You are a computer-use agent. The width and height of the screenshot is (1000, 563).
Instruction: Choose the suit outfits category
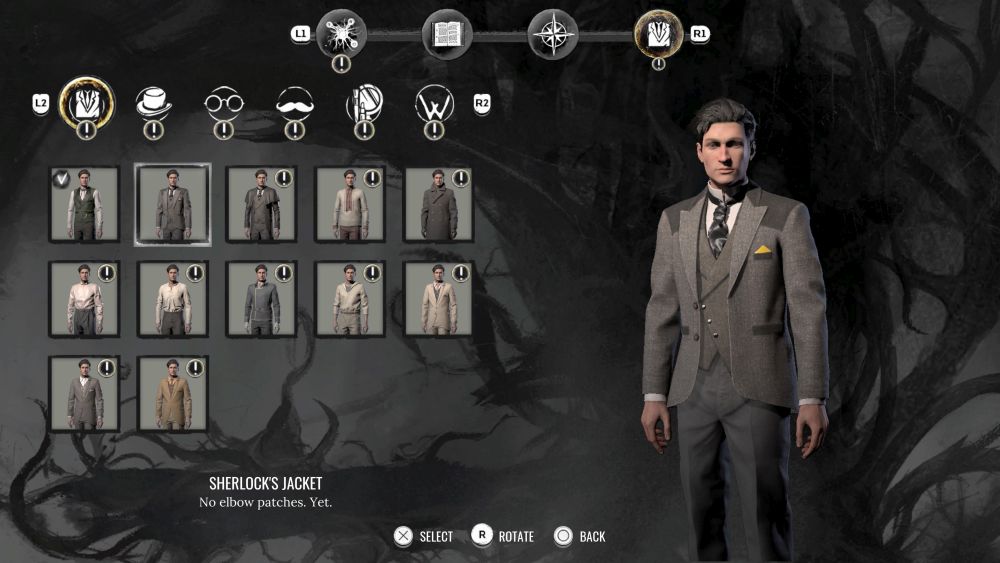87,102
